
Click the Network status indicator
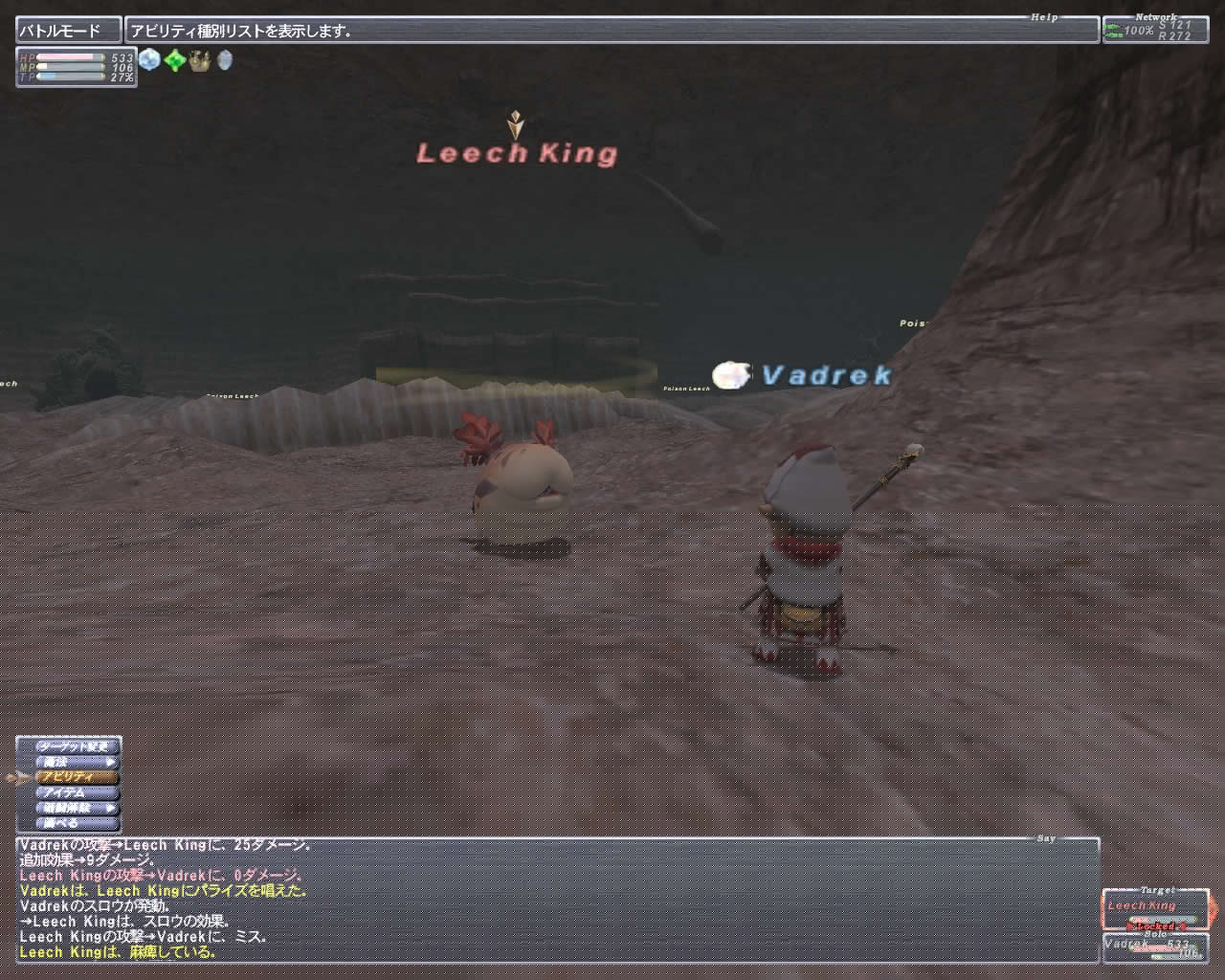point(1155,31)
